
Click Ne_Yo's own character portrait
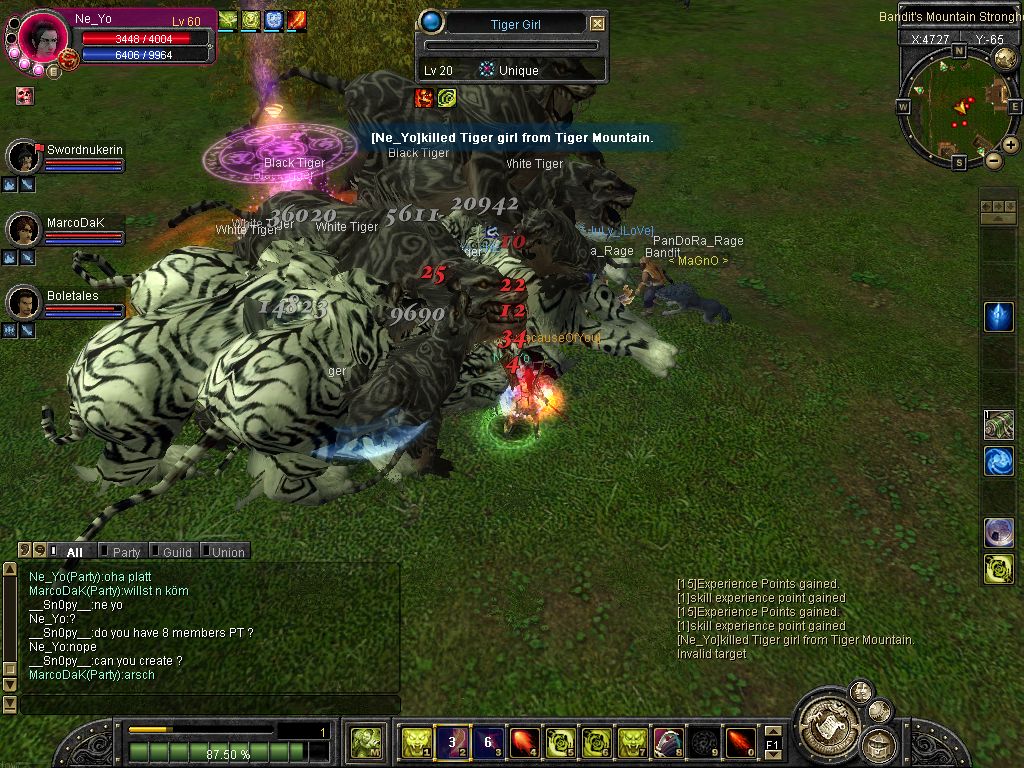click(x=43, y=38)
